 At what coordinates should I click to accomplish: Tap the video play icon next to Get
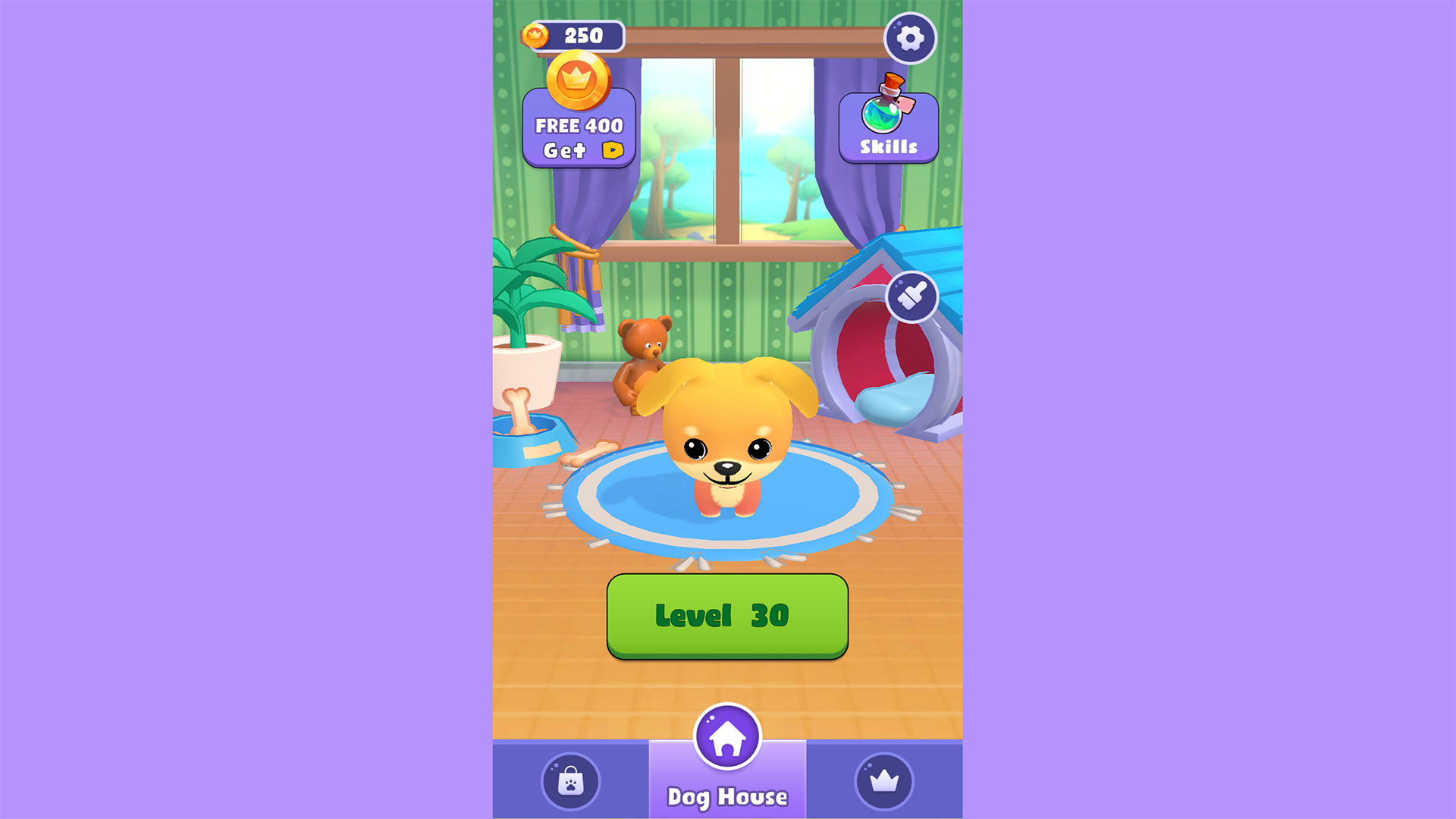611,151
